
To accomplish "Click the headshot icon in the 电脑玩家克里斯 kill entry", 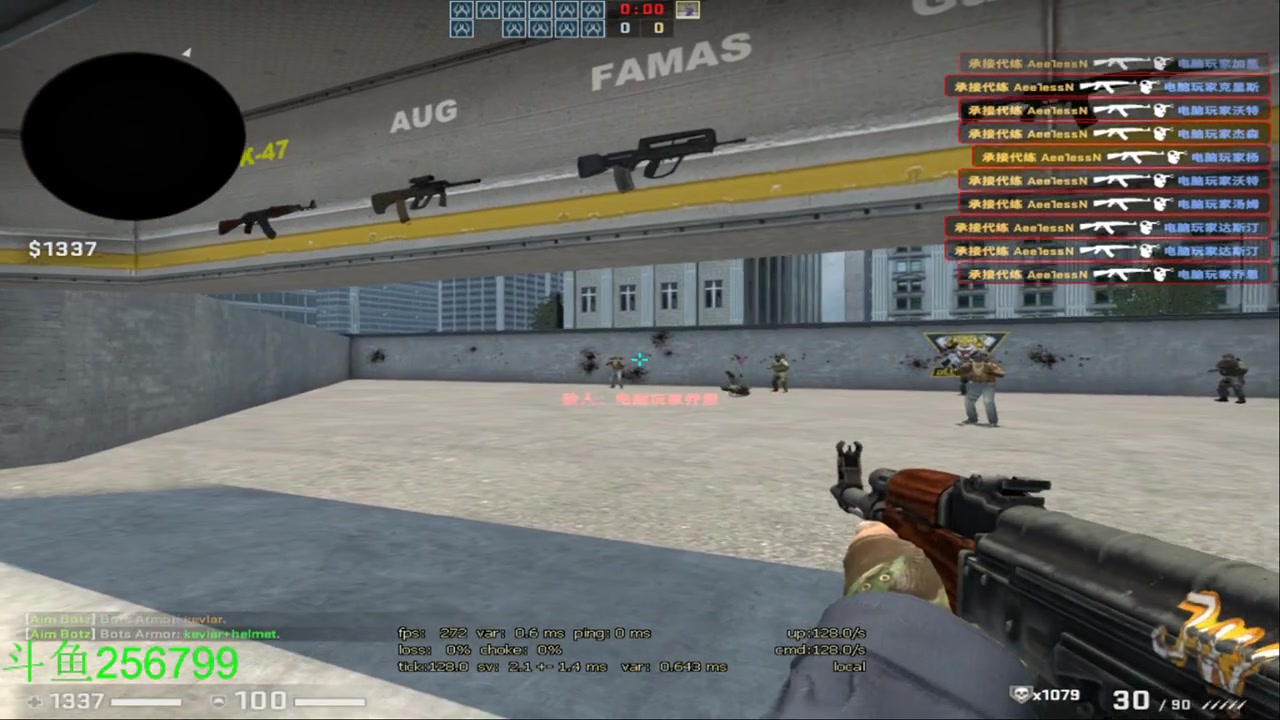I will pyautogui.click(x=1147, y=85).
